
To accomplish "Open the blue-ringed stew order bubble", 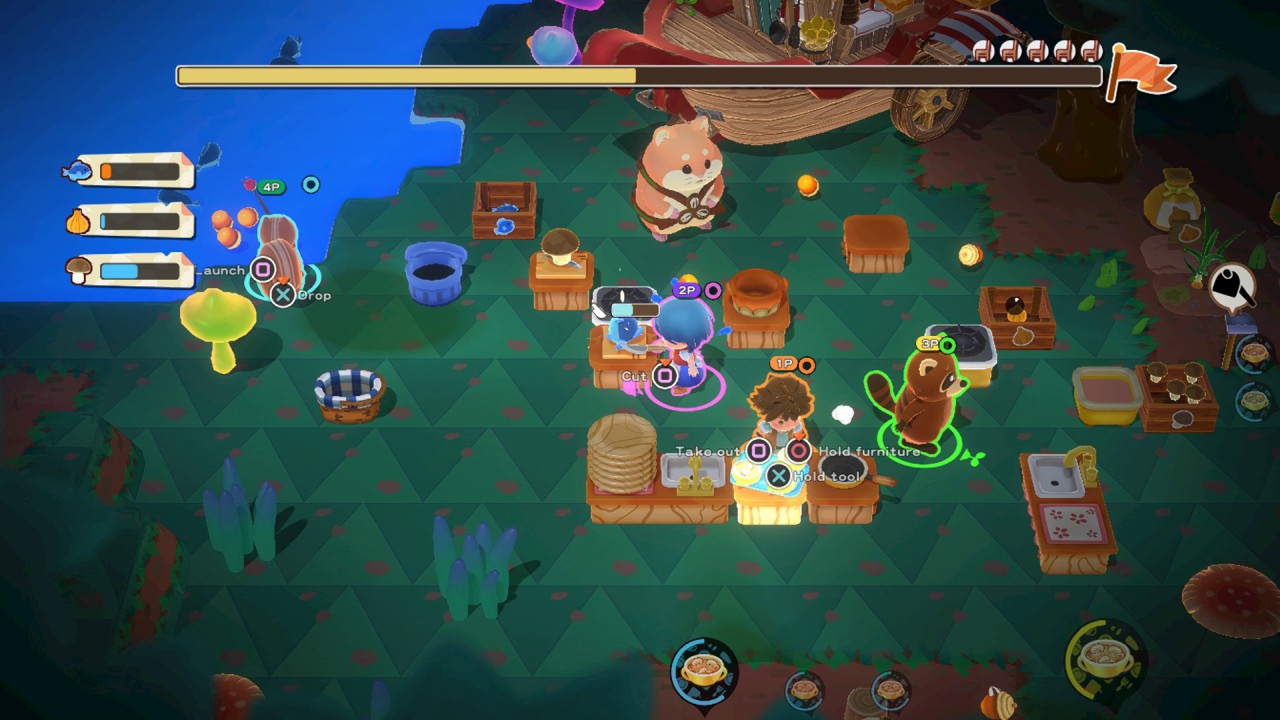I will pyautogui.click(x=704, y=670).
